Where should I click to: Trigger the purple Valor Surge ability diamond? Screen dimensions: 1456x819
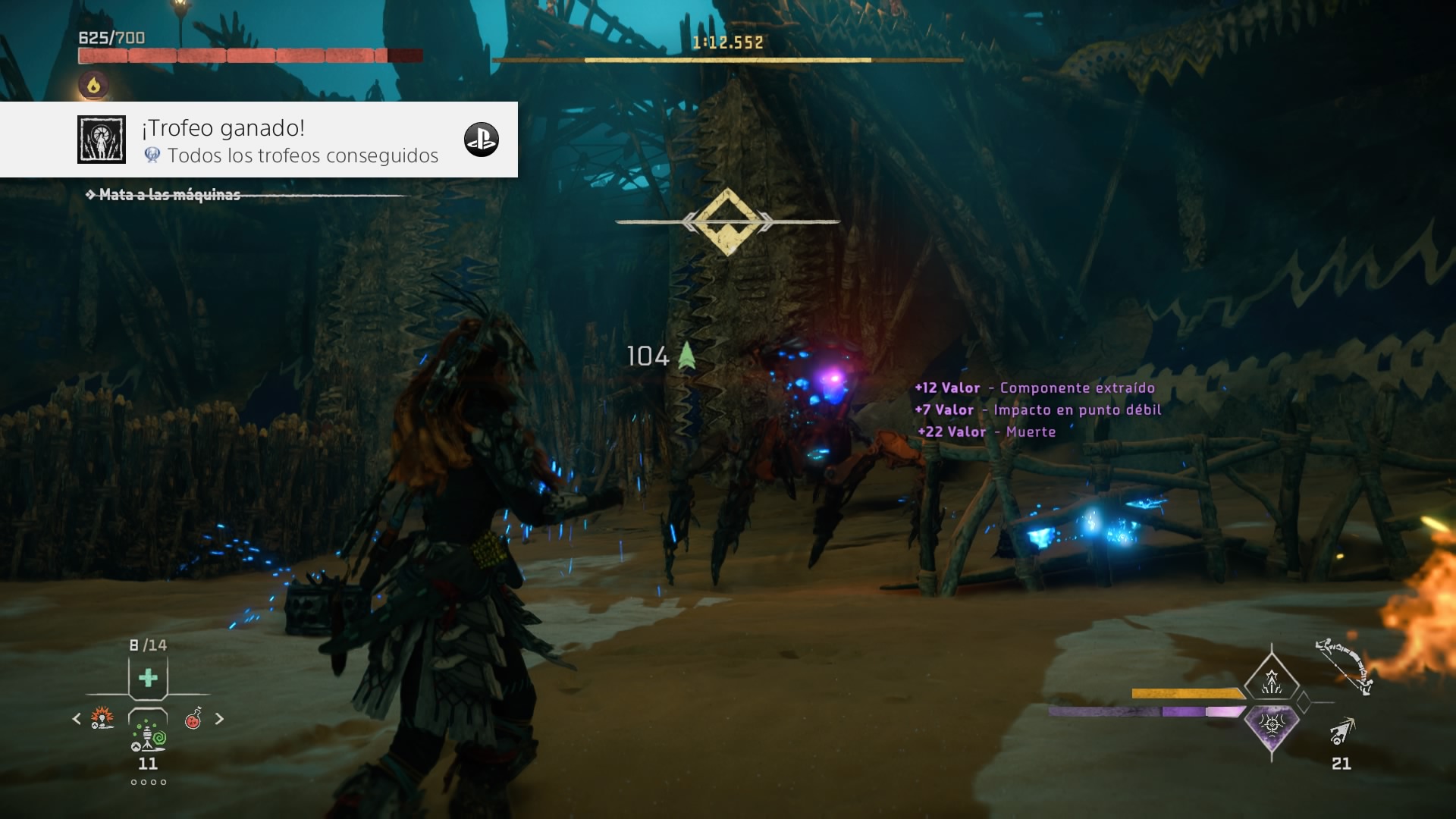(x=1272, y=725)
